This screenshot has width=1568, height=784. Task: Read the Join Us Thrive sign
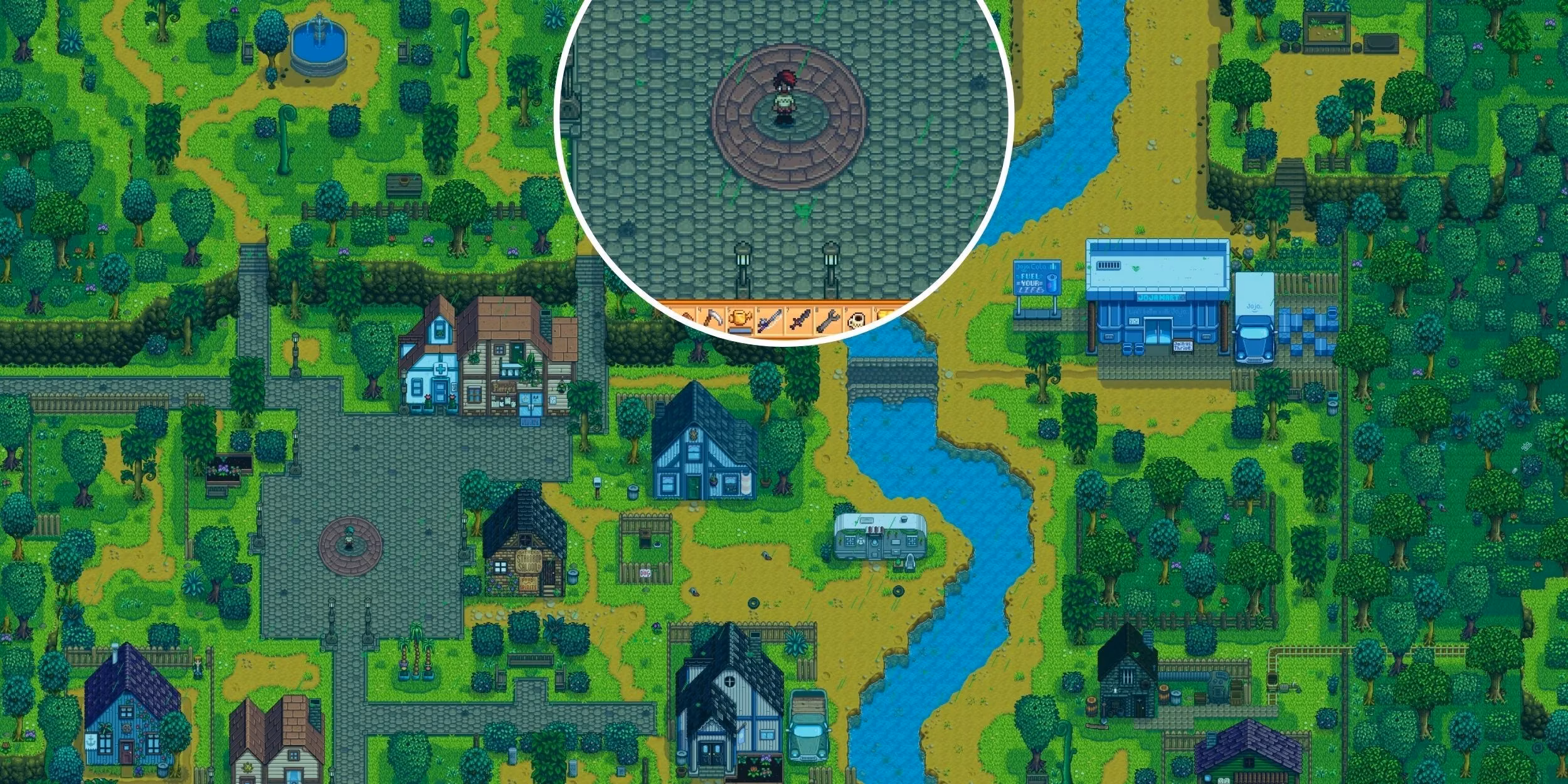coord(1183,346)
